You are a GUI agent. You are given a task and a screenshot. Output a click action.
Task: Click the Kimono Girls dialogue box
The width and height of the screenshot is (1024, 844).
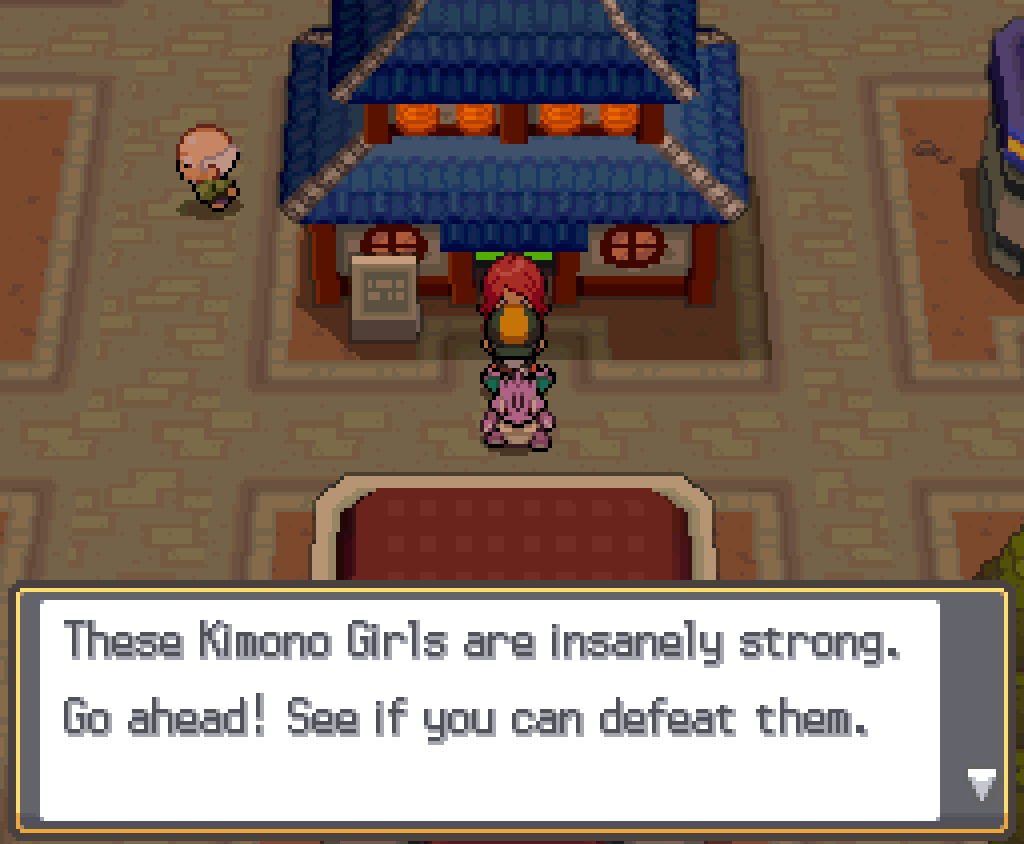490,708
